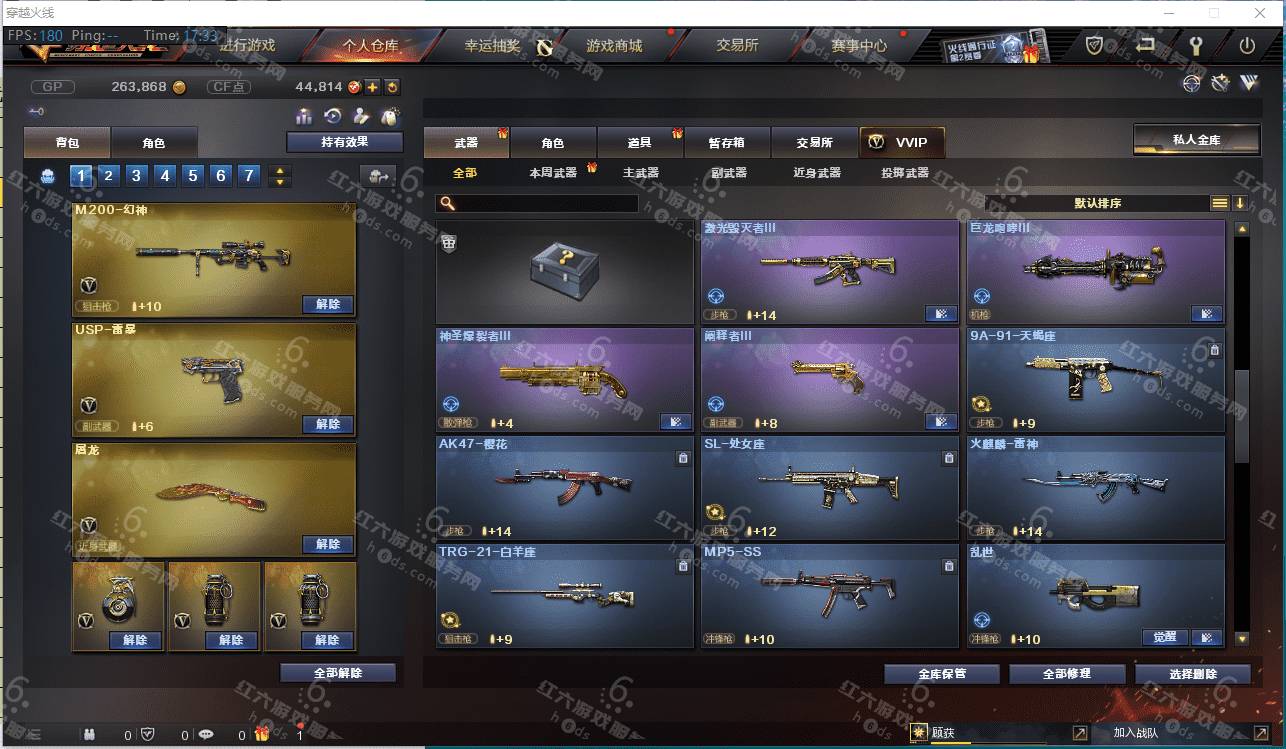The height and width of the screenshot is (749, 1286).
Task: Click 全部修理 to repair all weapons
Action: point(1066,674)
